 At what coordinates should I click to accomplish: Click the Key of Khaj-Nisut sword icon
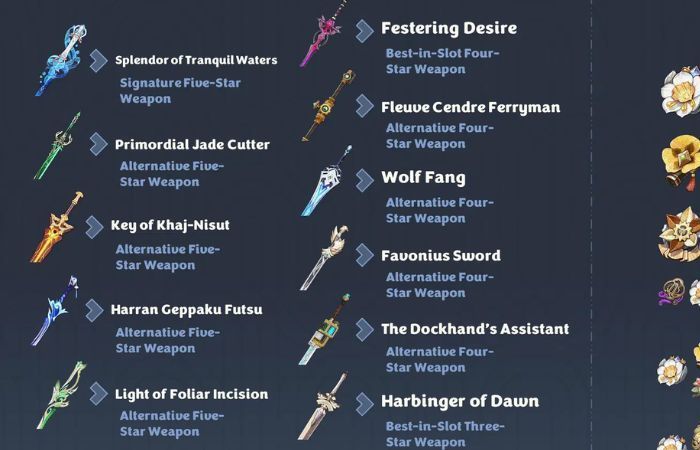56,227
